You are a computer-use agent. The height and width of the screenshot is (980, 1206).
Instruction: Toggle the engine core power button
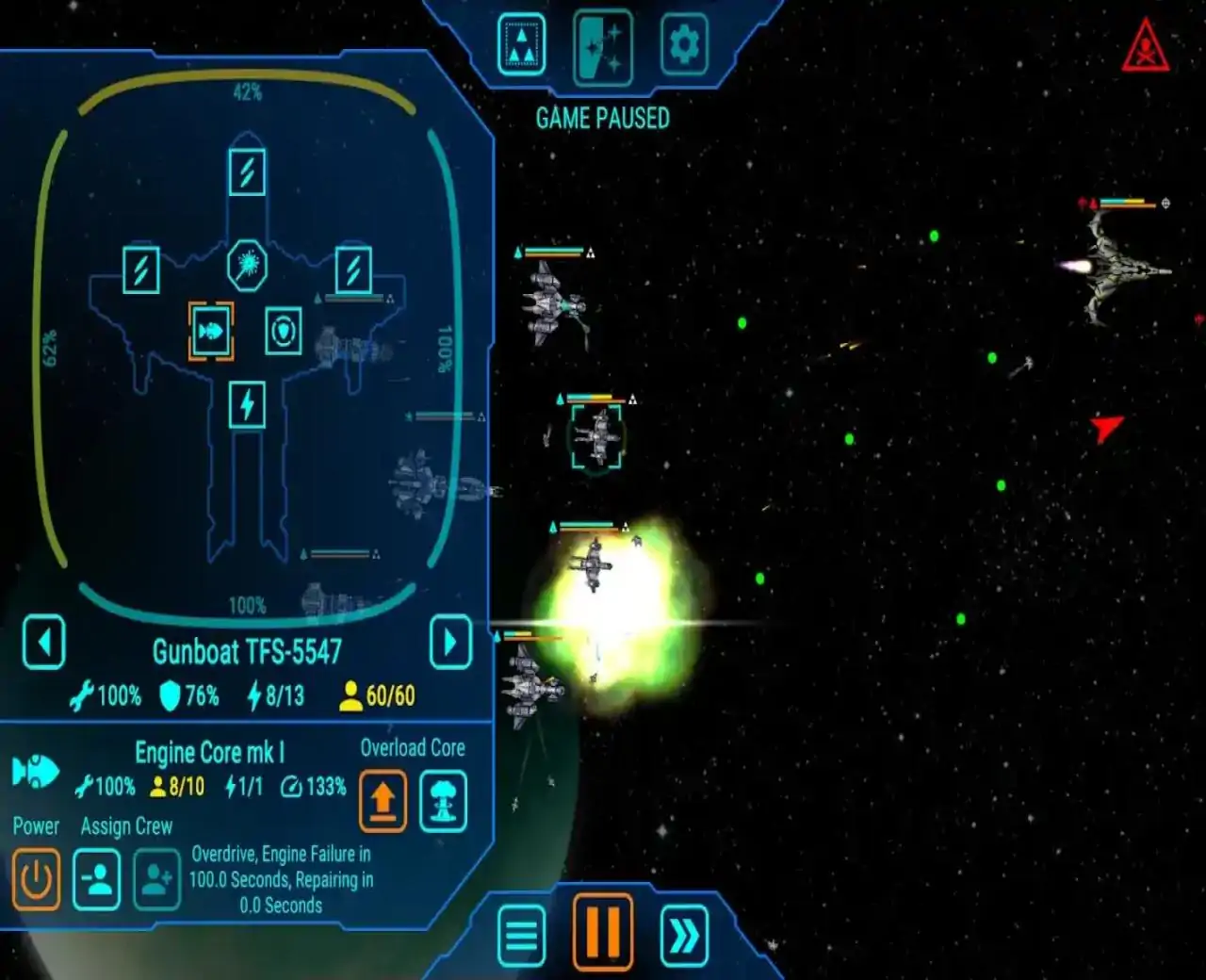click(x=36, y=879)
